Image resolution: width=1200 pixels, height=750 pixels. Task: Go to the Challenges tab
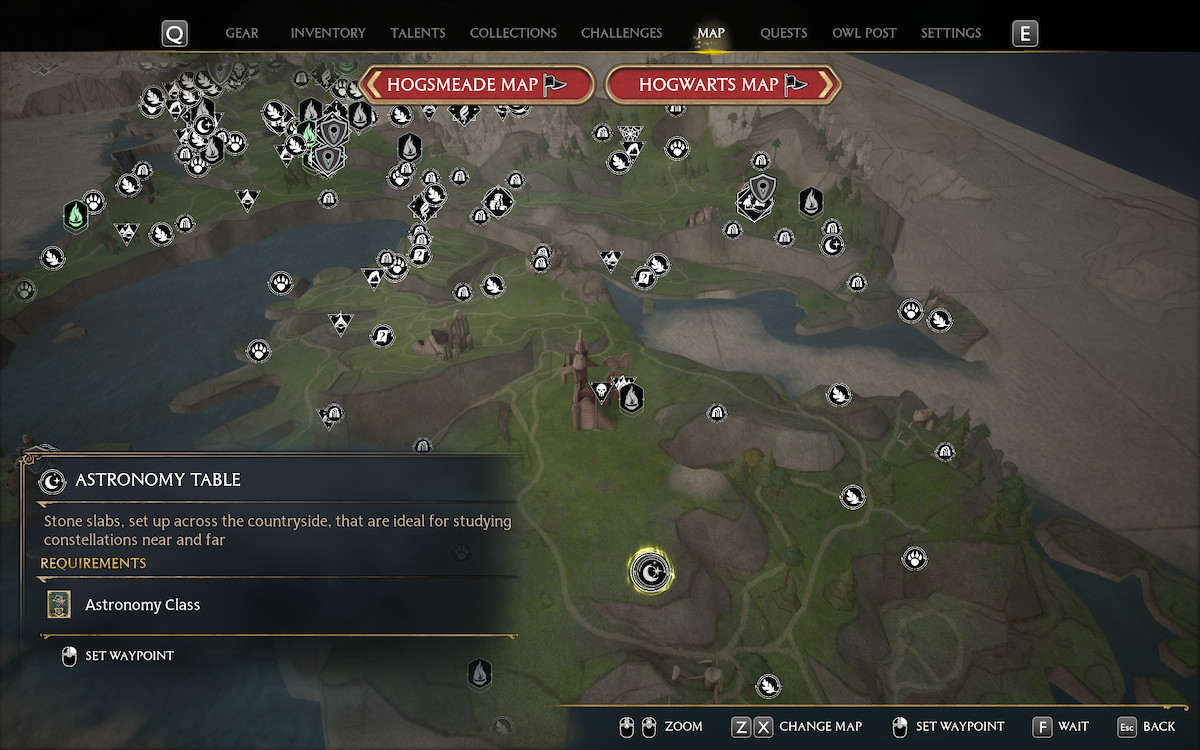point(621,33)
